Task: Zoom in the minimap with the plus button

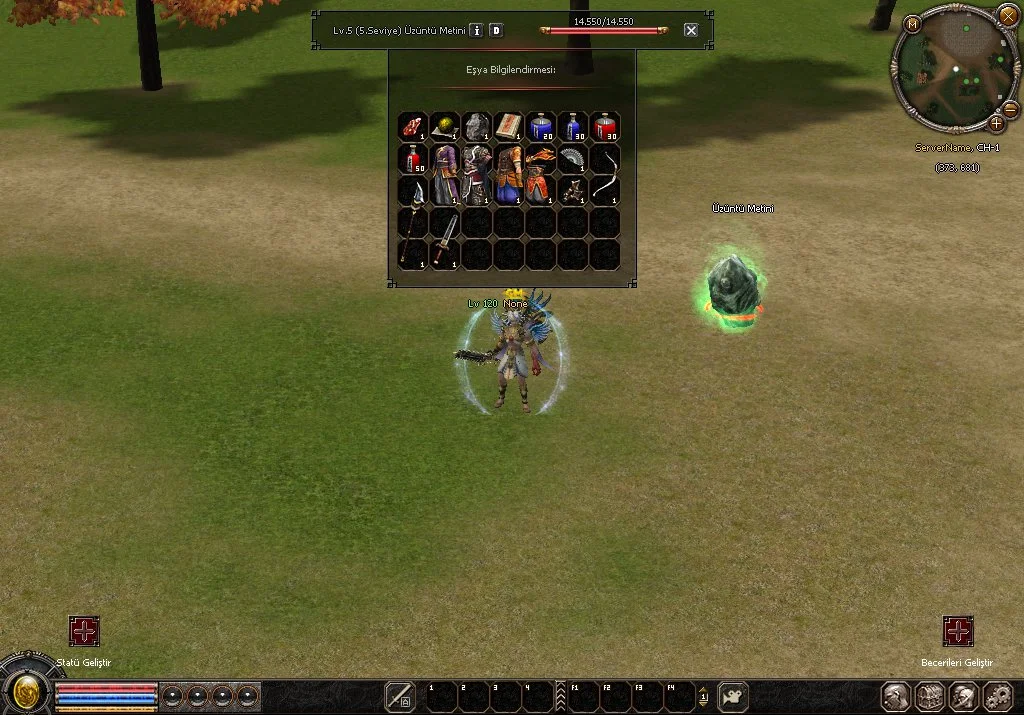Action: tap(996, 124)
